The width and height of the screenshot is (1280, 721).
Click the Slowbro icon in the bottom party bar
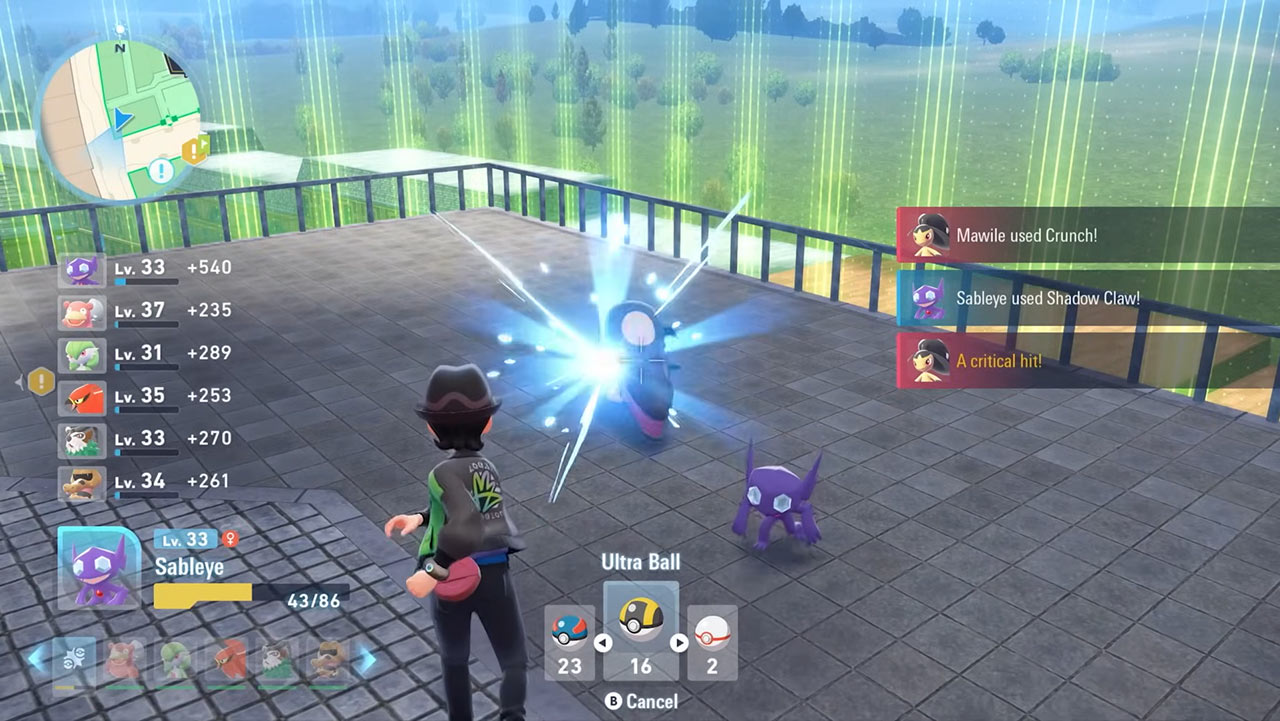120,660
